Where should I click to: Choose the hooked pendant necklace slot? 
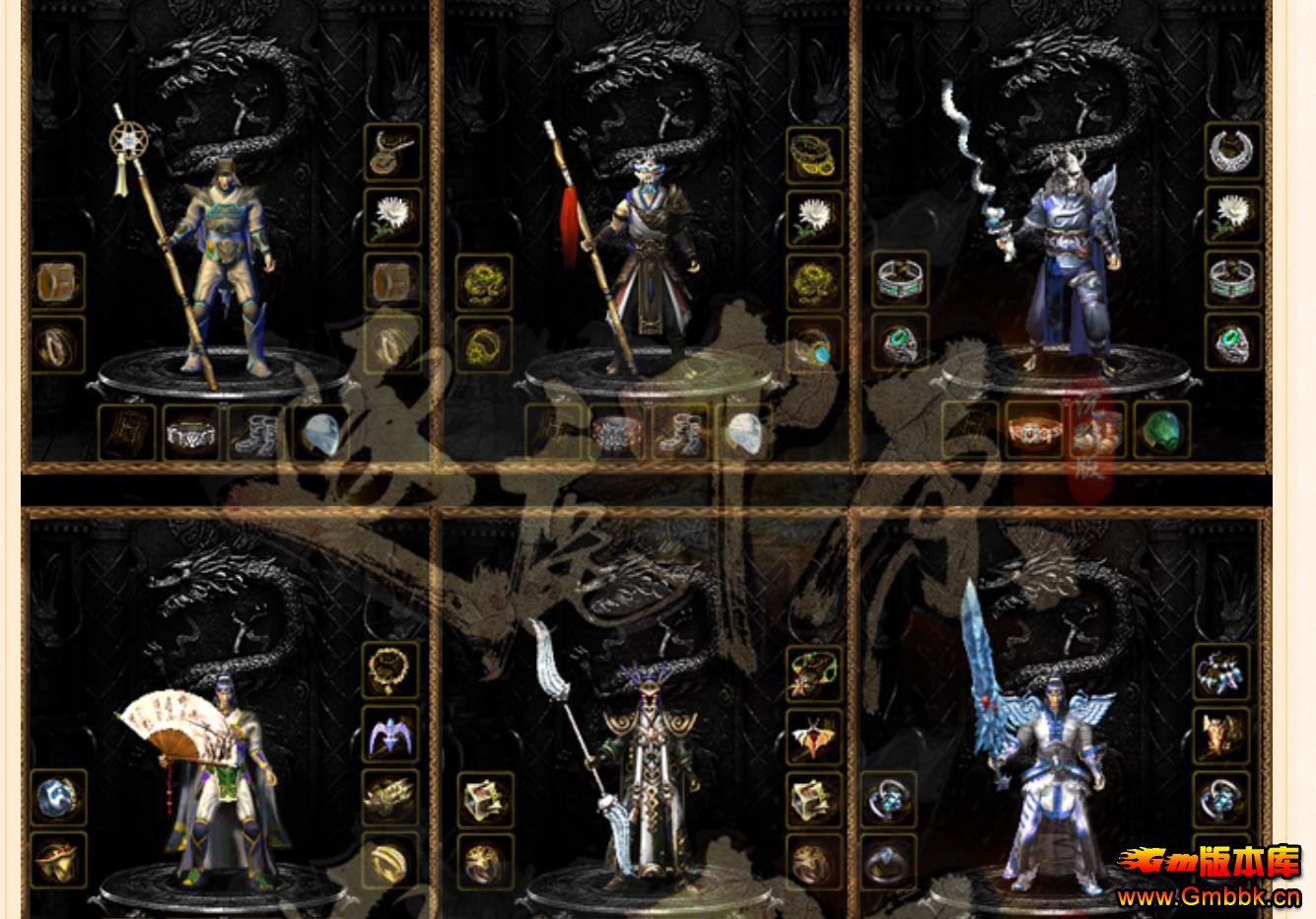click(392, 152)
